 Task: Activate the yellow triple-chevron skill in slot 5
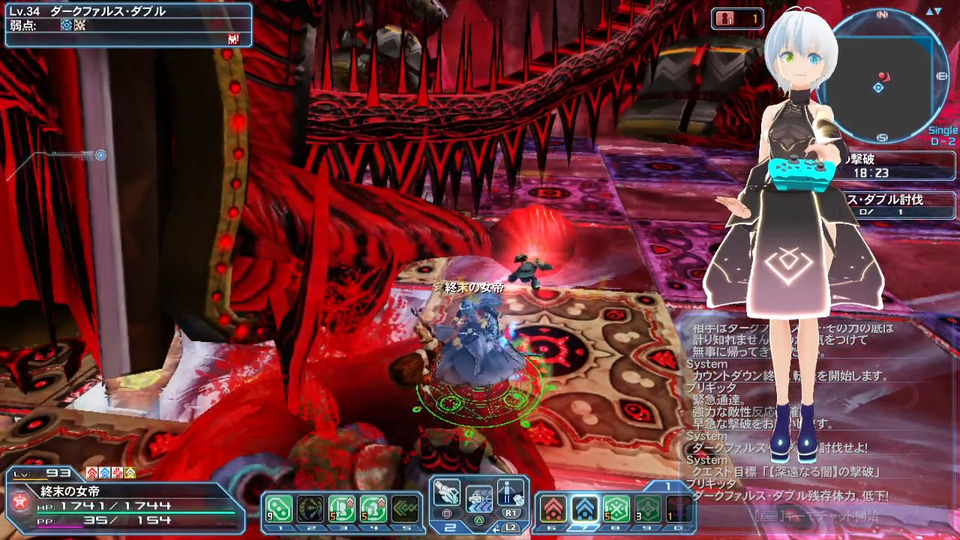click(404, 508)
